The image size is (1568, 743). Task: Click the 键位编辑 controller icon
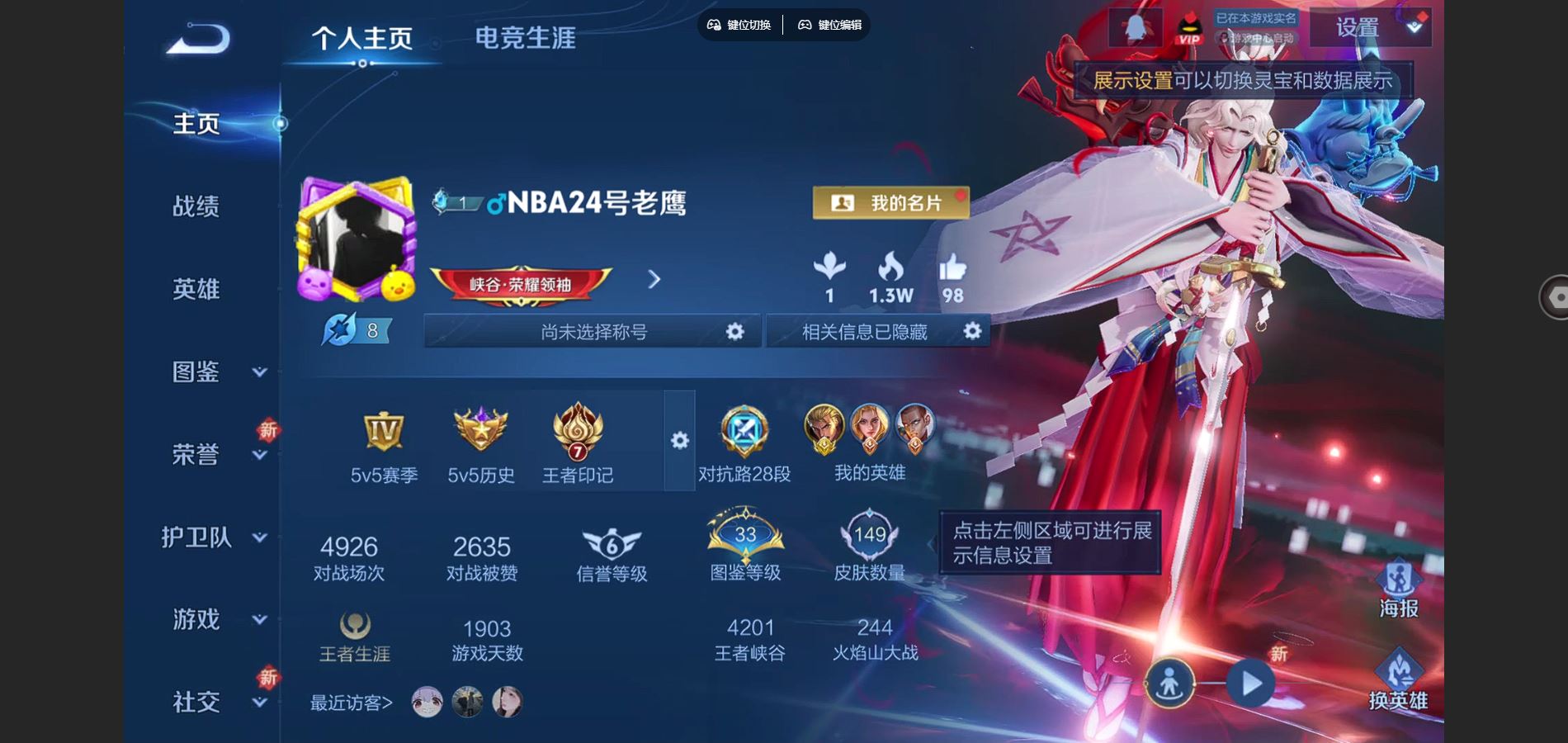[x=803, y=25]
